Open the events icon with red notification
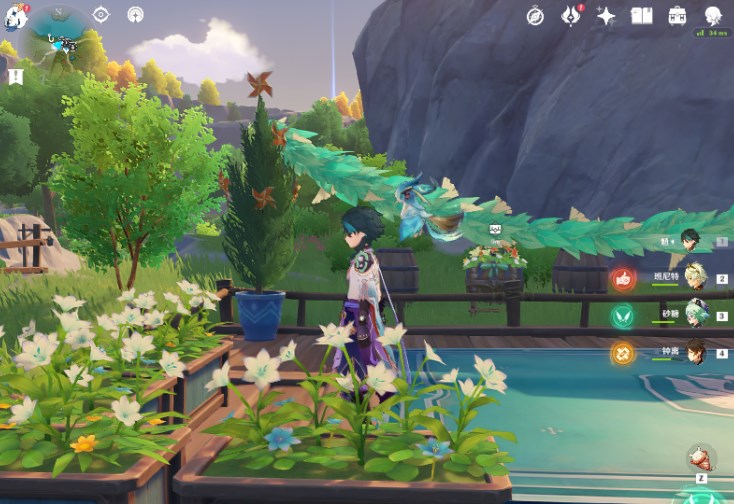Screen dimensions: 734x504 pyautogui.click(x=570, y=15)
